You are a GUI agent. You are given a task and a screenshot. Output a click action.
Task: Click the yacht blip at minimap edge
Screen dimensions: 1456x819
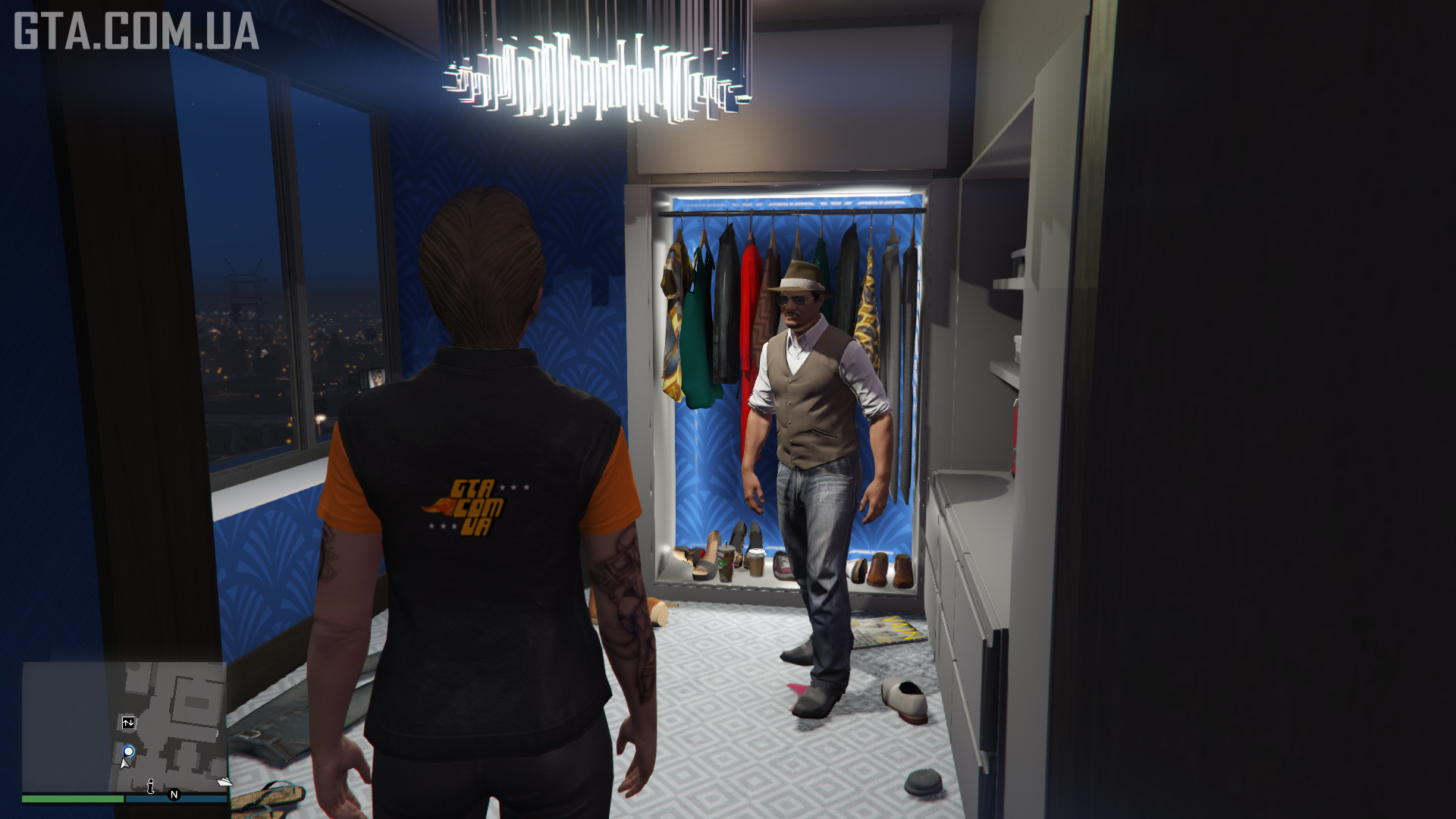tap(224, 782)
